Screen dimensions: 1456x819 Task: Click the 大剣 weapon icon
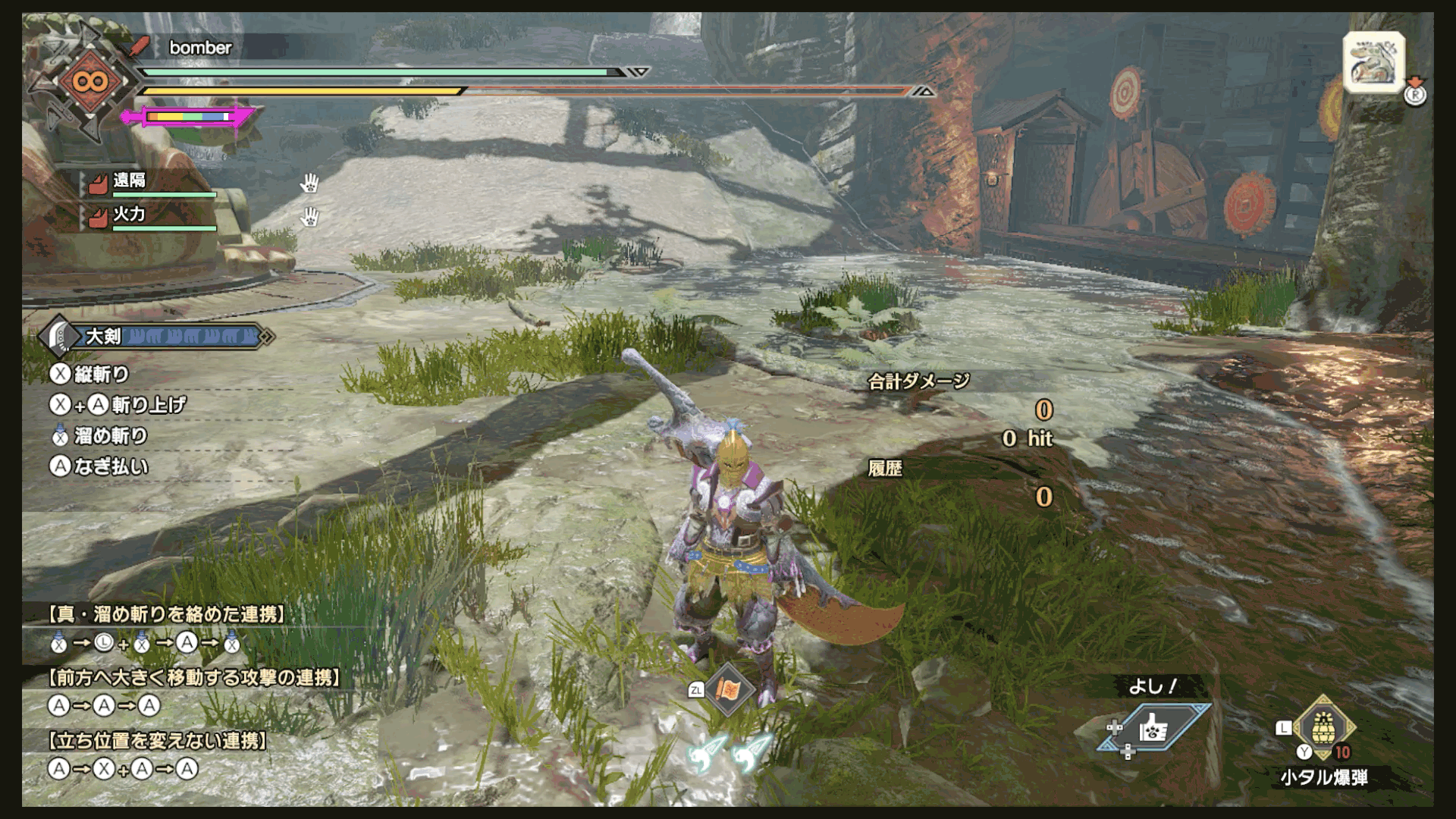[61, 337]
